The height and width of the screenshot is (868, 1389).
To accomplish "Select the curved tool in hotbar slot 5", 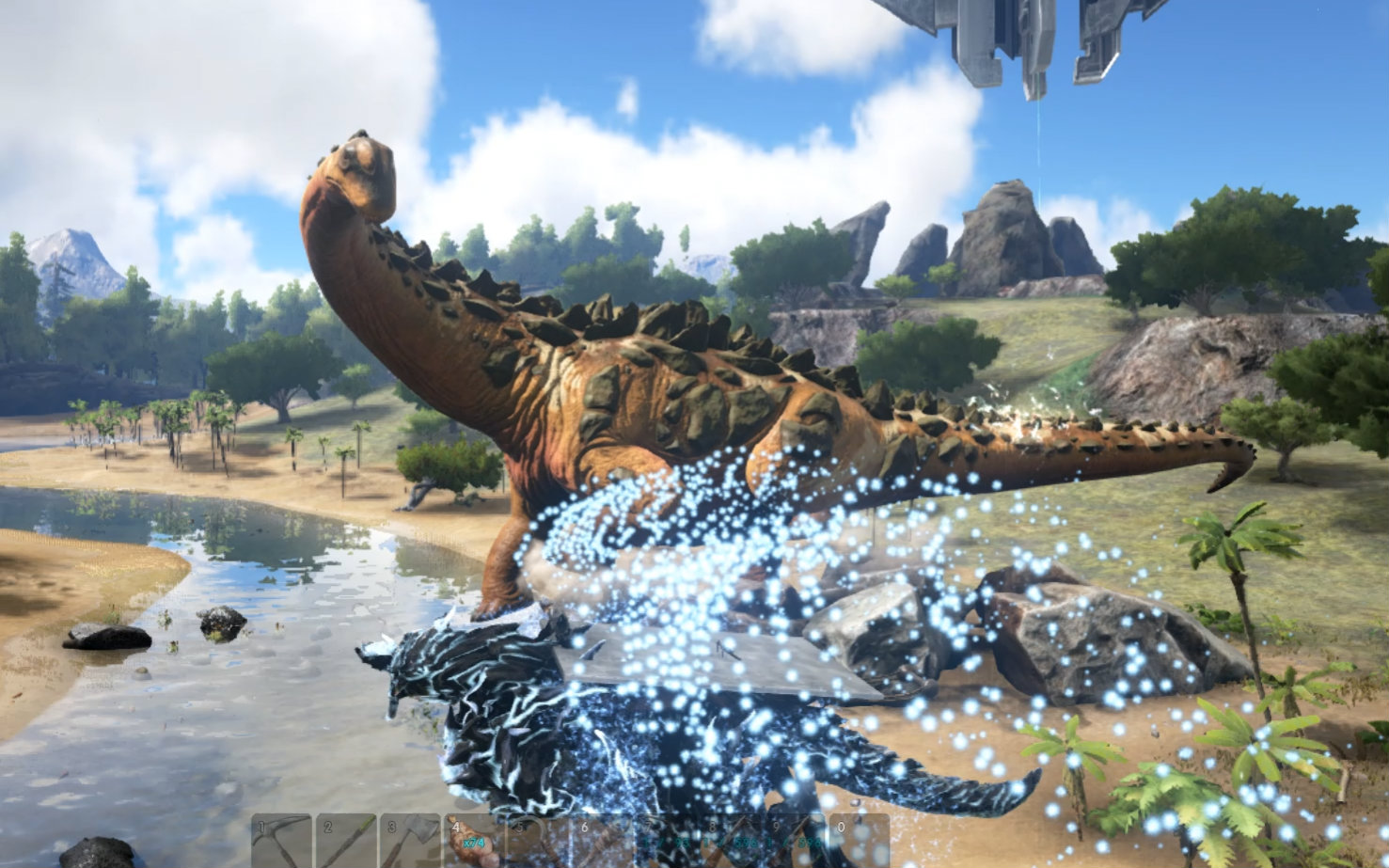I will (x=539, y=841).
